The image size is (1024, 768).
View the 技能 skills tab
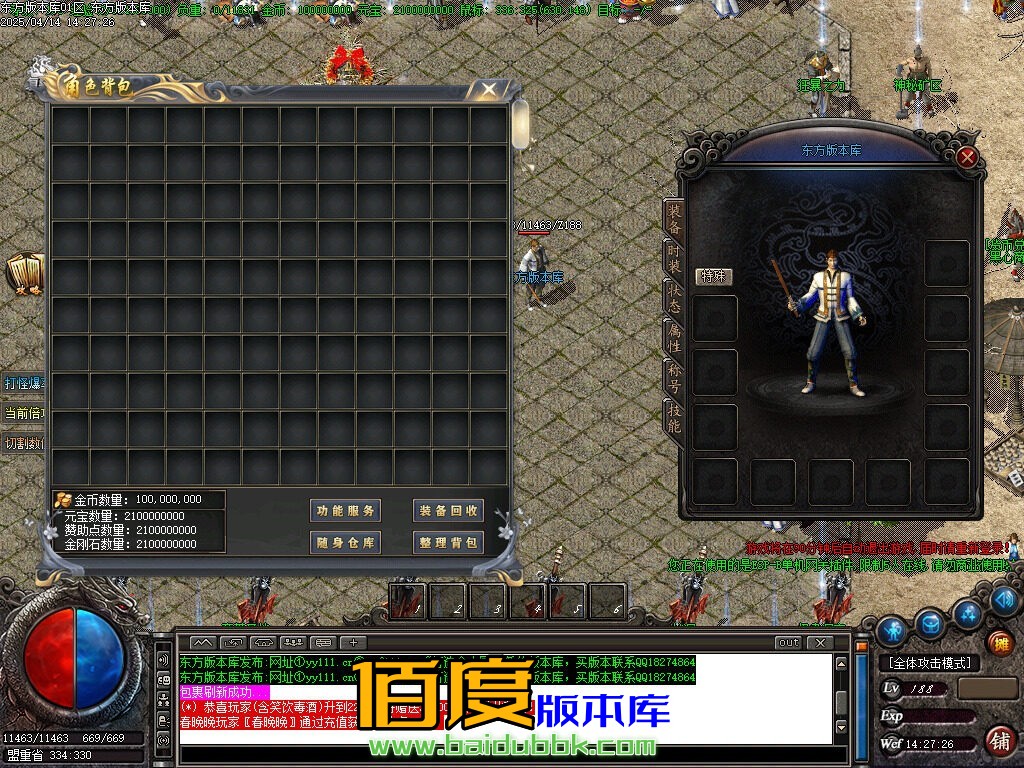(x=675, y=417)
